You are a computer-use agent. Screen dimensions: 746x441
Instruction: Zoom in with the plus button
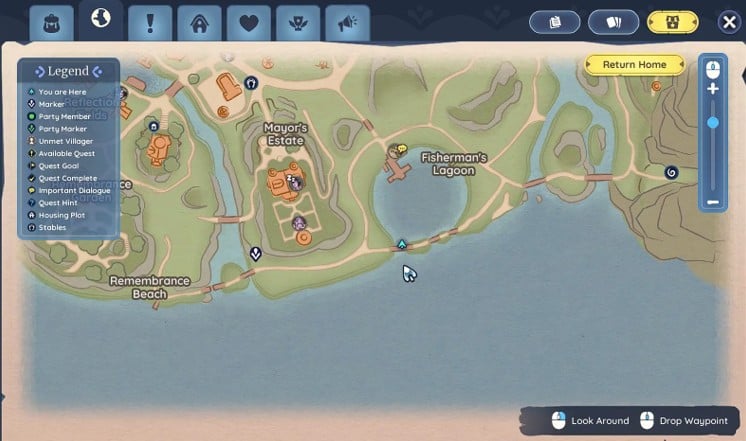pos(713,89)
